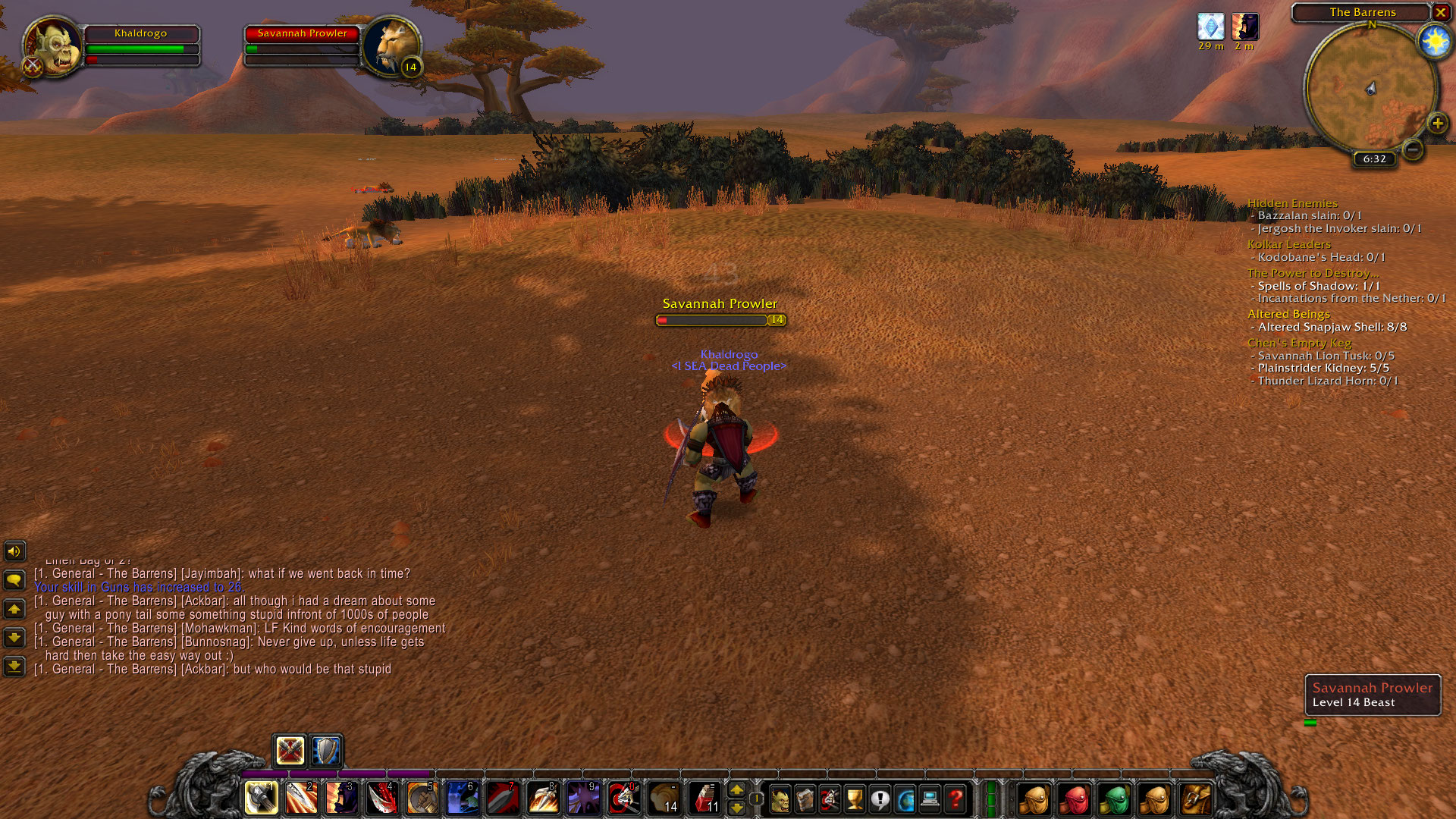Close the minimap with the X button
Screen dimensions: 1456x819
tap(1440, 12)
